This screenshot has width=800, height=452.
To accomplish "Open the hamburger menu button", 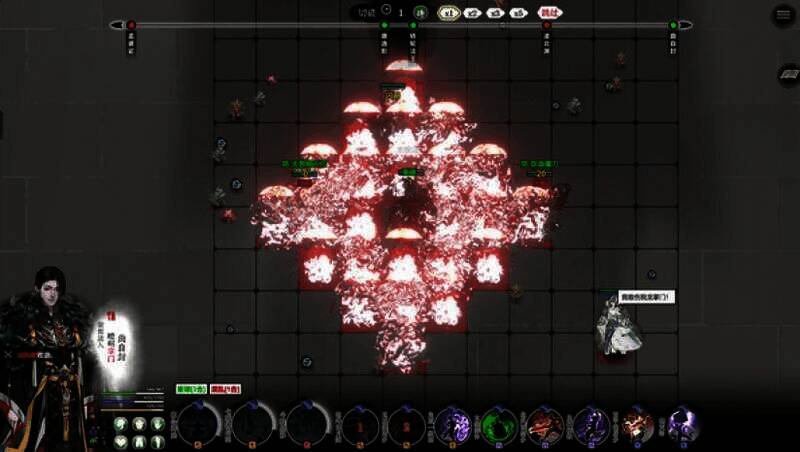I will [x=783, y=15].
